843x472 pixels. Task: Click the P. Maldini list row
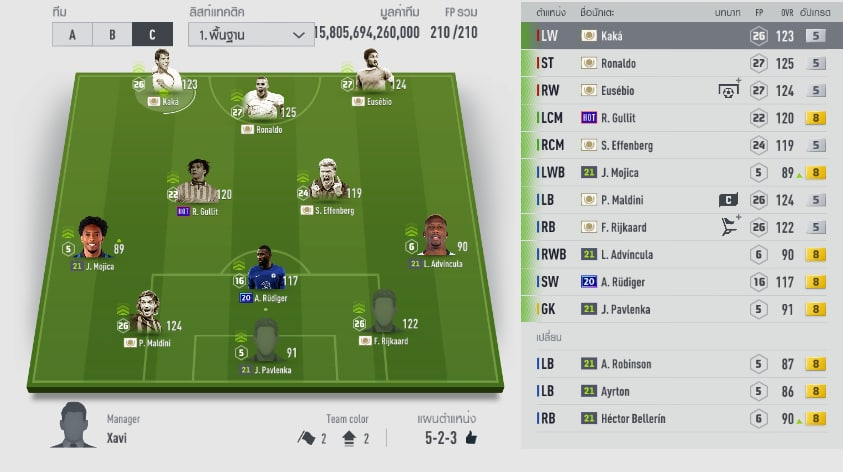(679, 200)
